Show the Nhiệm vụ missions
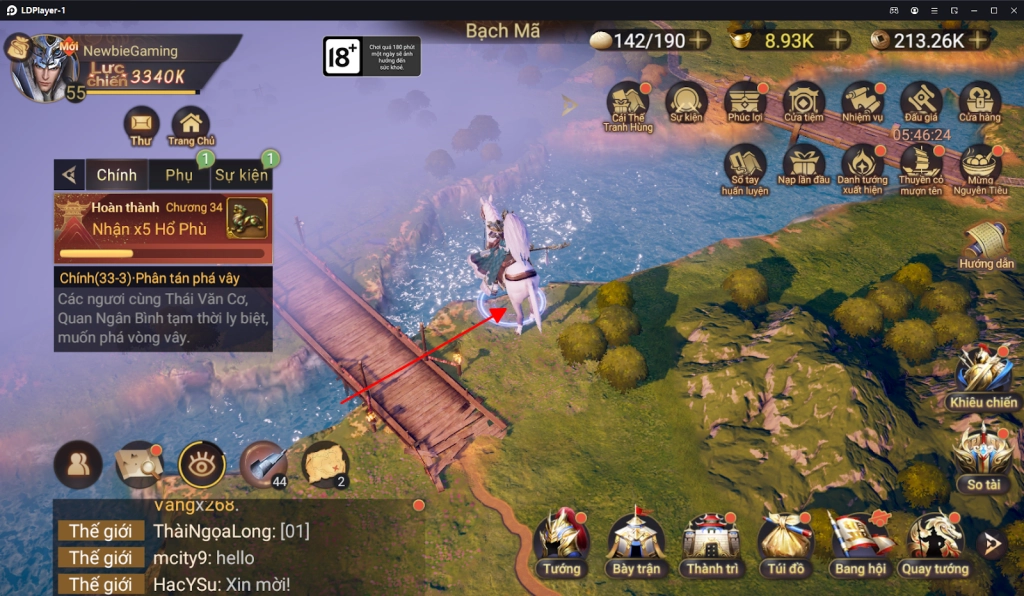 pyautogui.click(x=862, y=103)
